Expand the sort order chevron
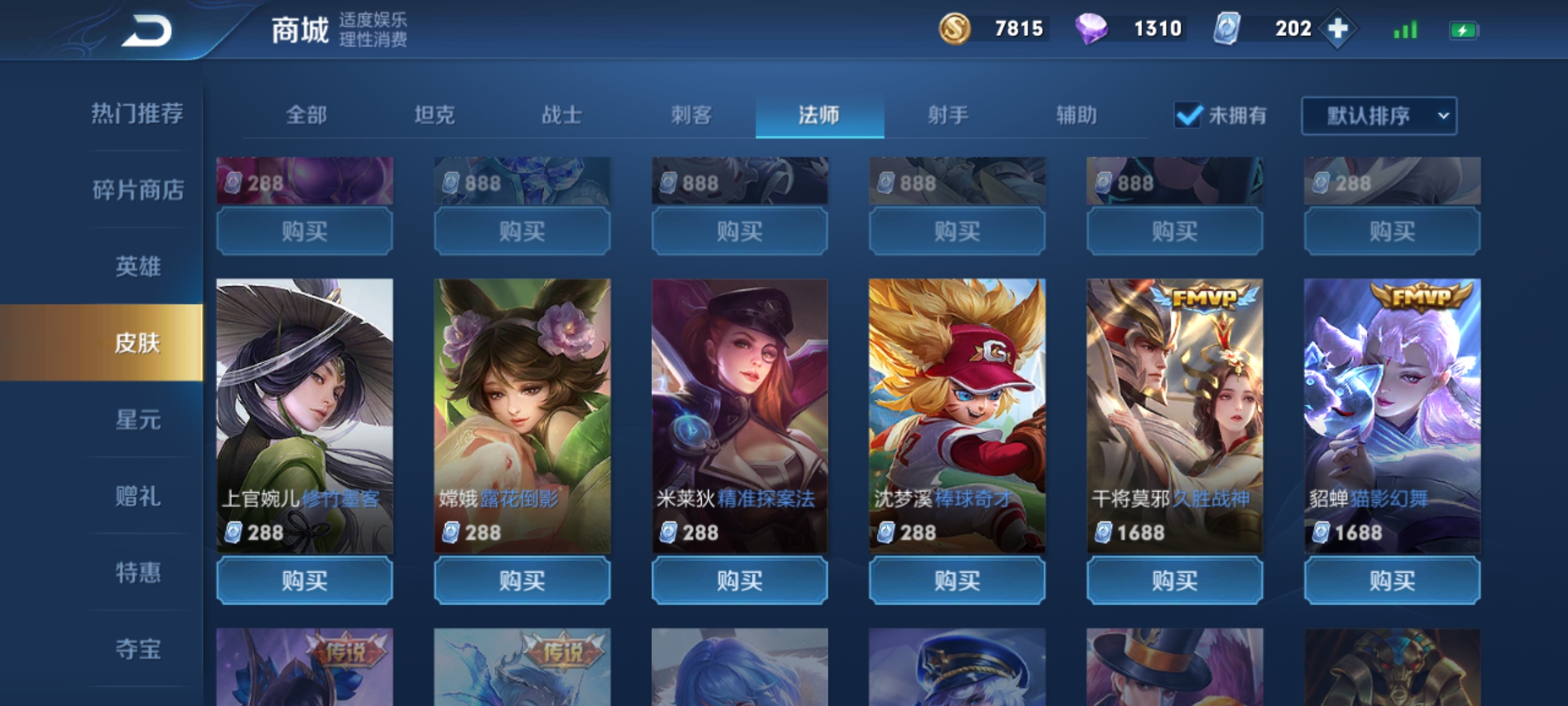 coord(1444,115)
